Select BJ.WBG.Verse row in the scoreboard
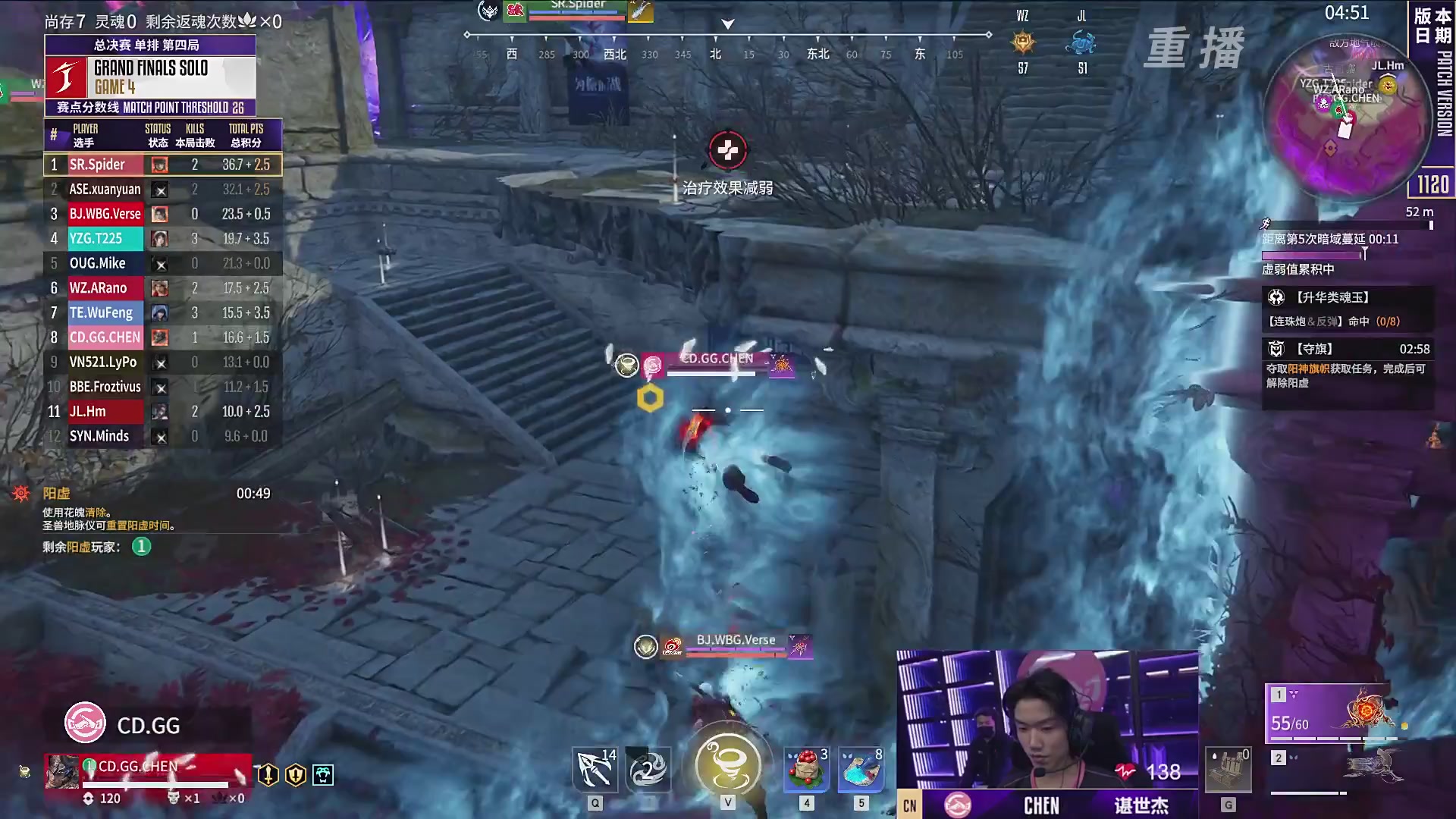 pyautogui.click(x=162, y=214)
